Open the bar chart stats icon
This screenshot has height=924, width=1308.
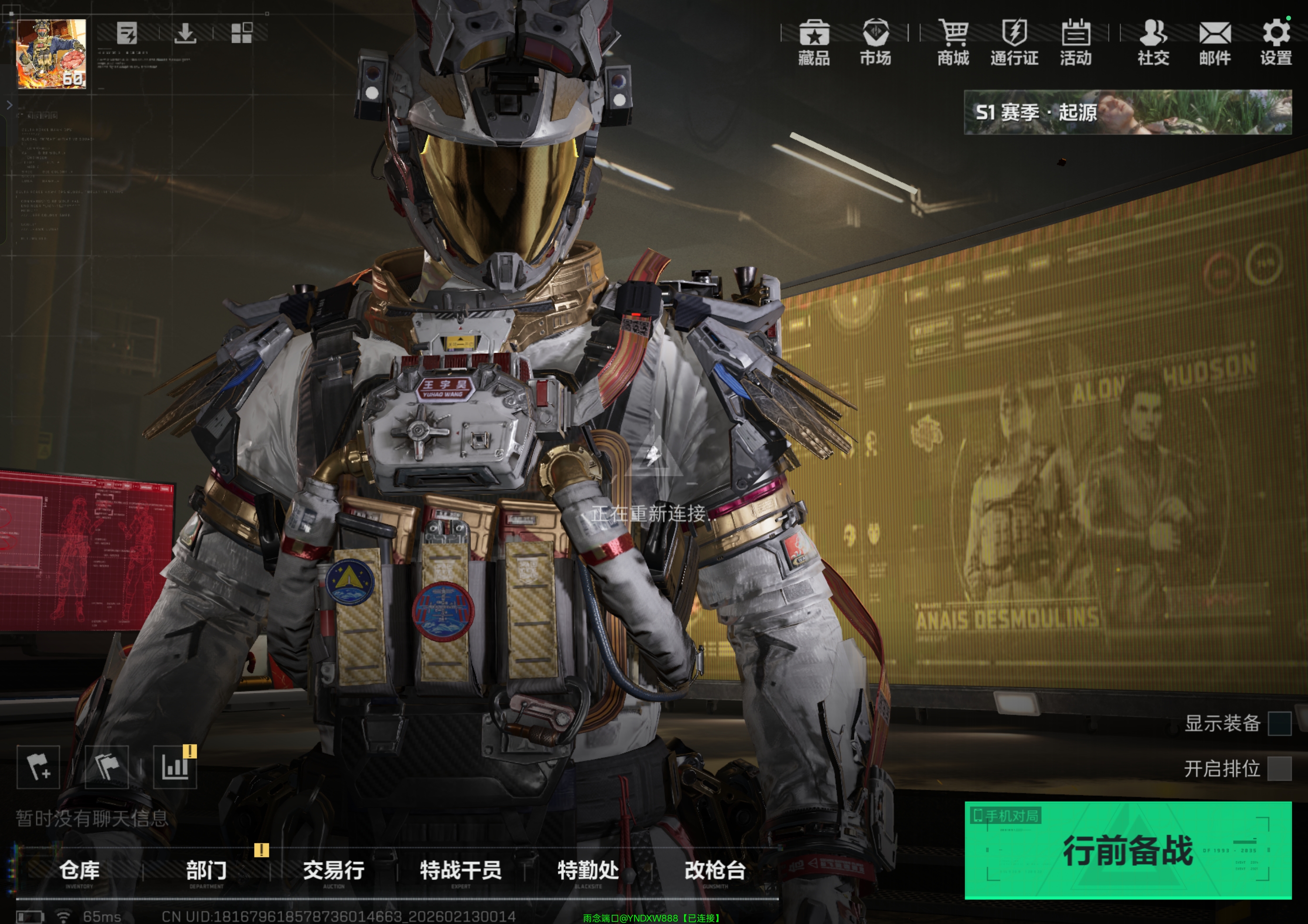point(175,768)
